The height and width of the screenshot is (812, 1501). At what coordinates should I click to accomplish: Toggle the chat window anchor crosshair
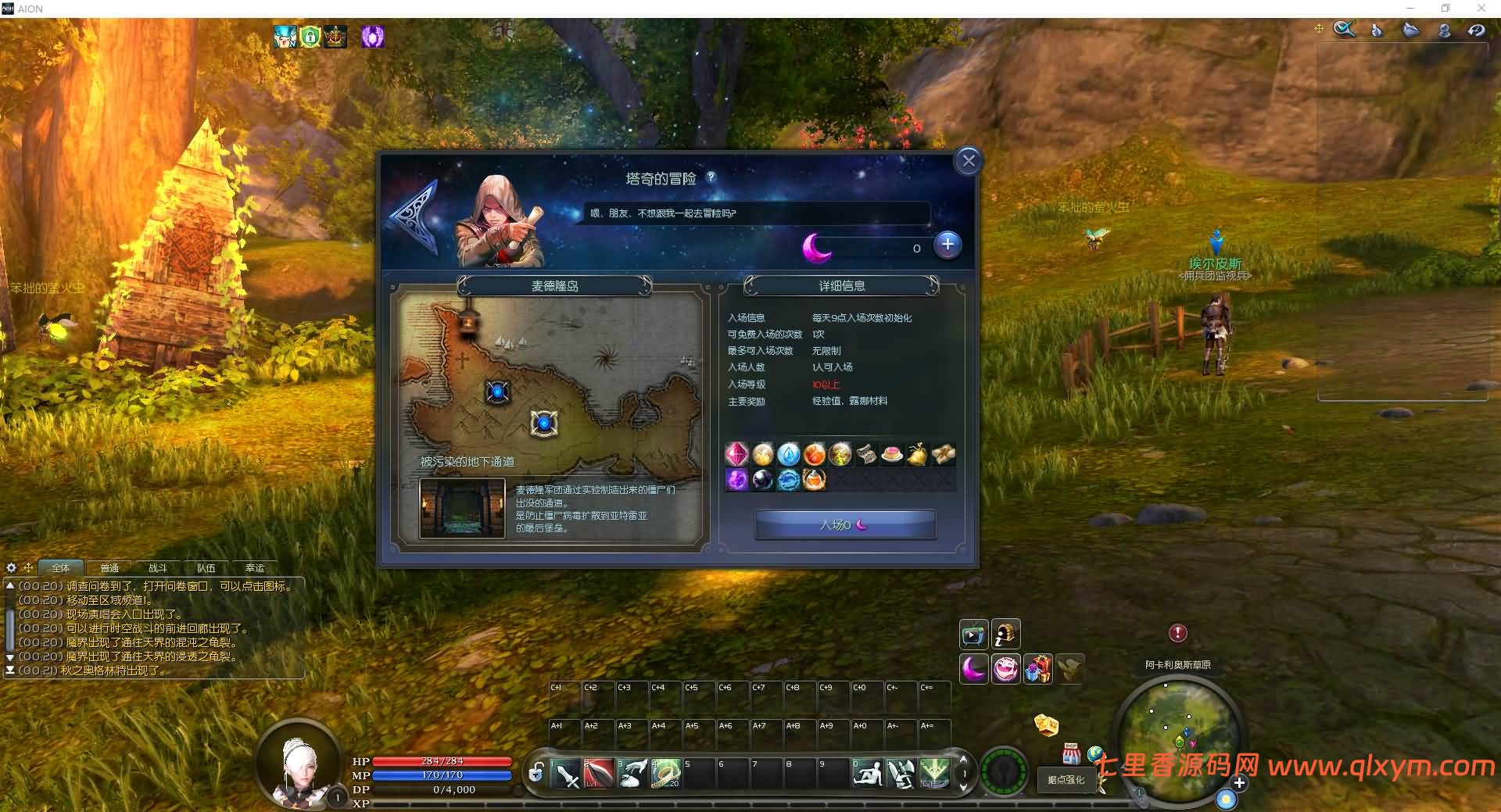(28, 567)
